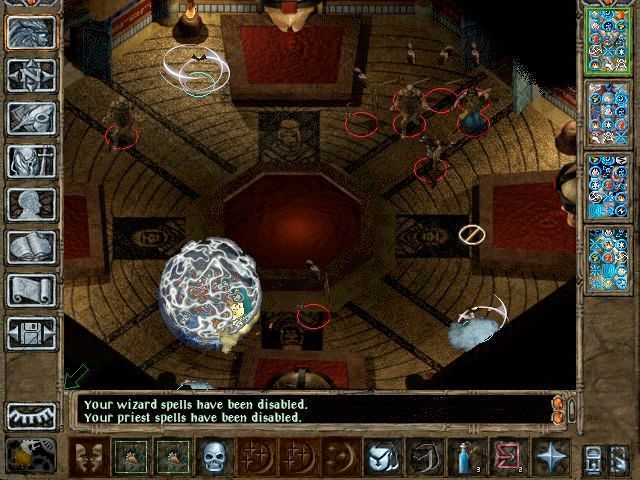
Task: Open the area map from the sidebar
Action: 33,75
